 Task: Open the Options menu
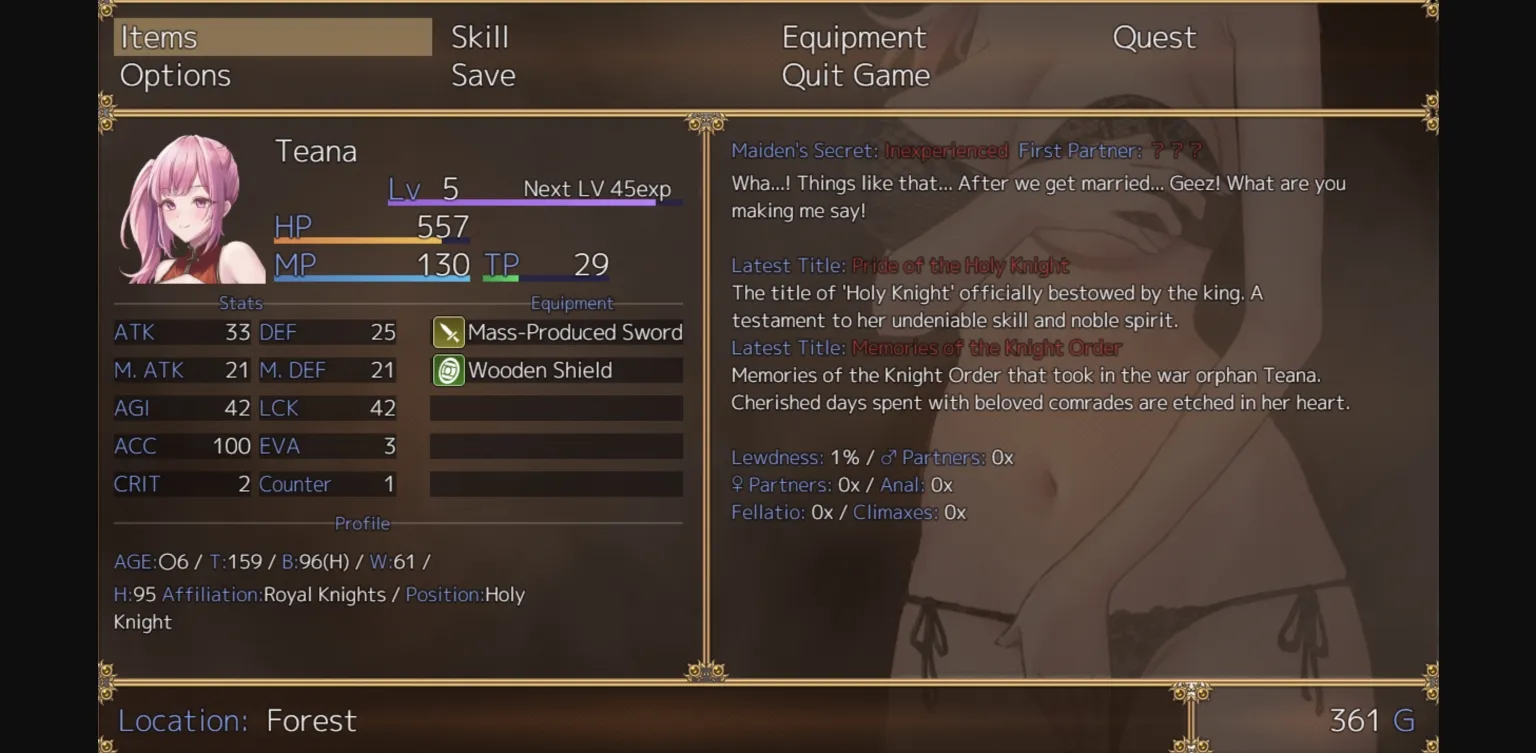coord(175,74)
